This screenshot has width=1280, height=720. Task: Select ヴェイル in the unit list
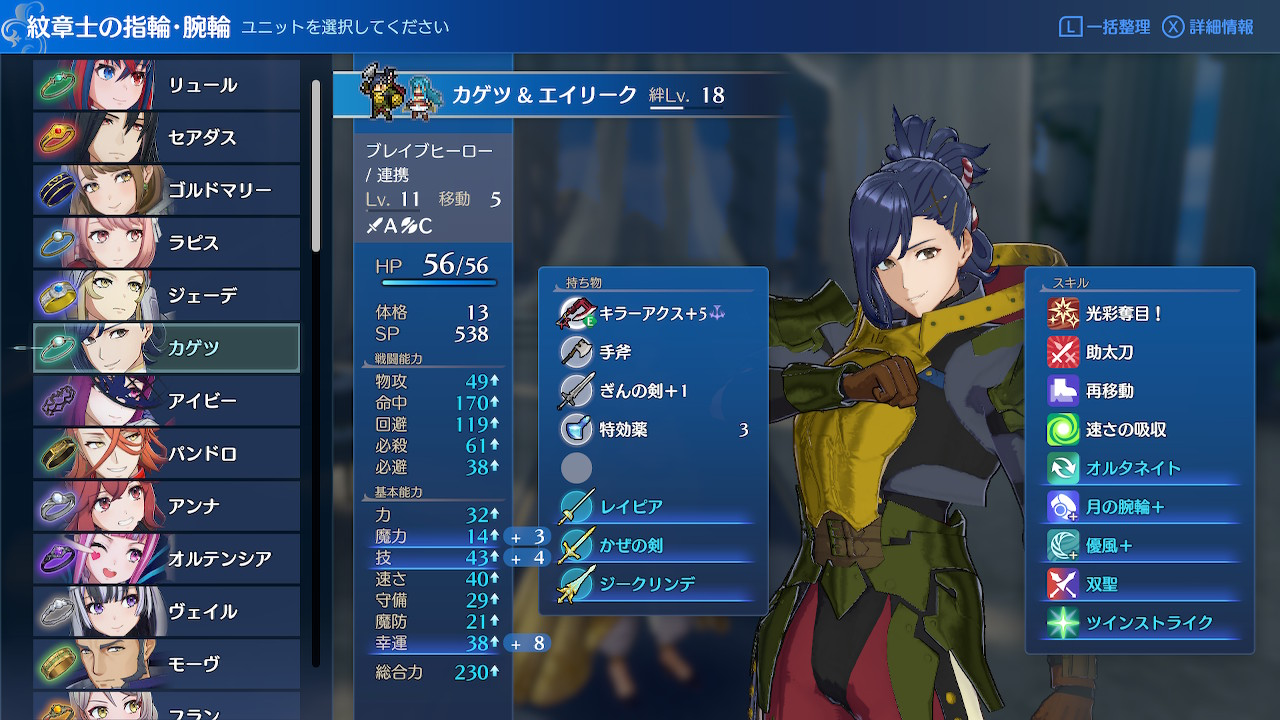pyautogui.click(x=167, y=611)
